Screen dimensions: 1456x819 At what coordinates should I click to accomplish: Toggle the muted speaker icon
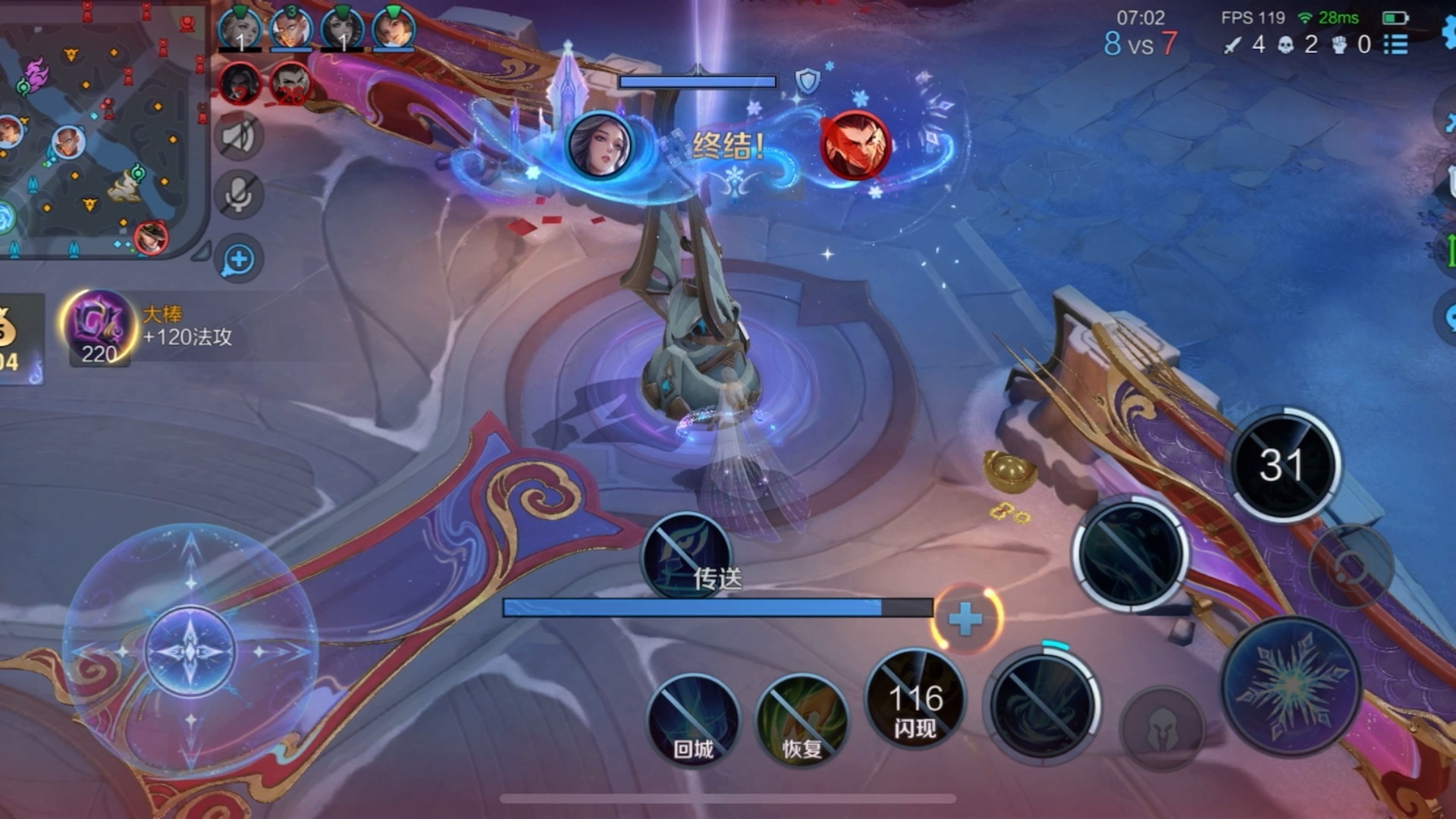pyautogui.click(x=239, y=136)
